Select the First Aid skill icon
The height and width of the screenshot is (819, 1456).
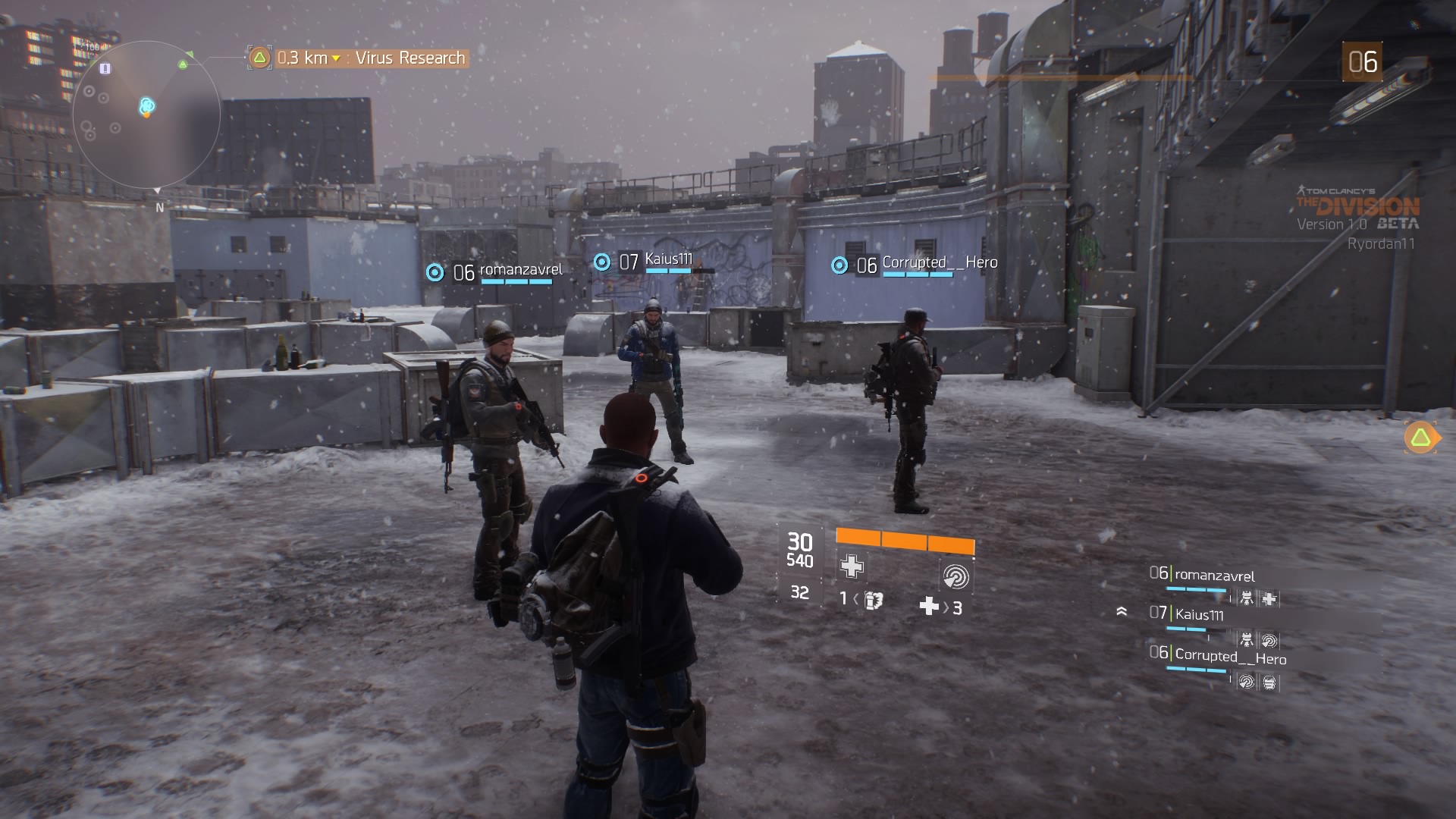pos(851,567)
